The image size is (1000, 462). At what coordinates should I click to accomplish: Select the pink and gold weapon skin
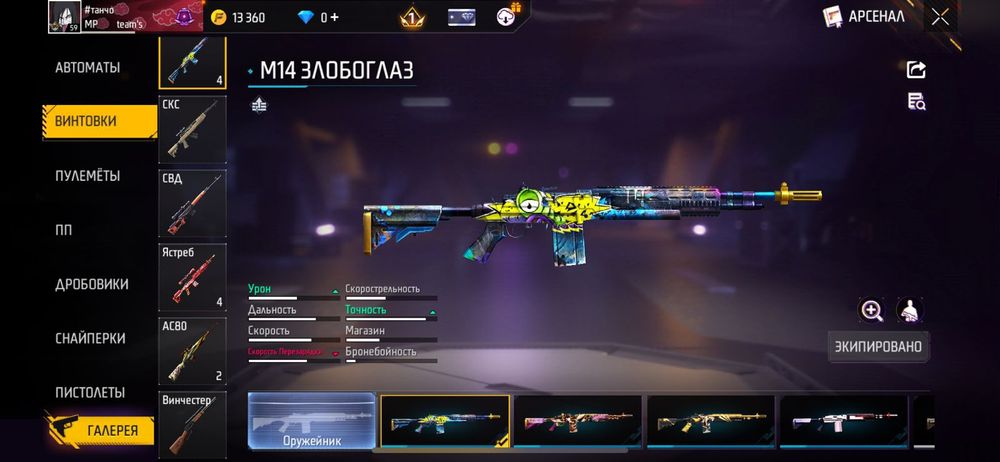point(578,420)
